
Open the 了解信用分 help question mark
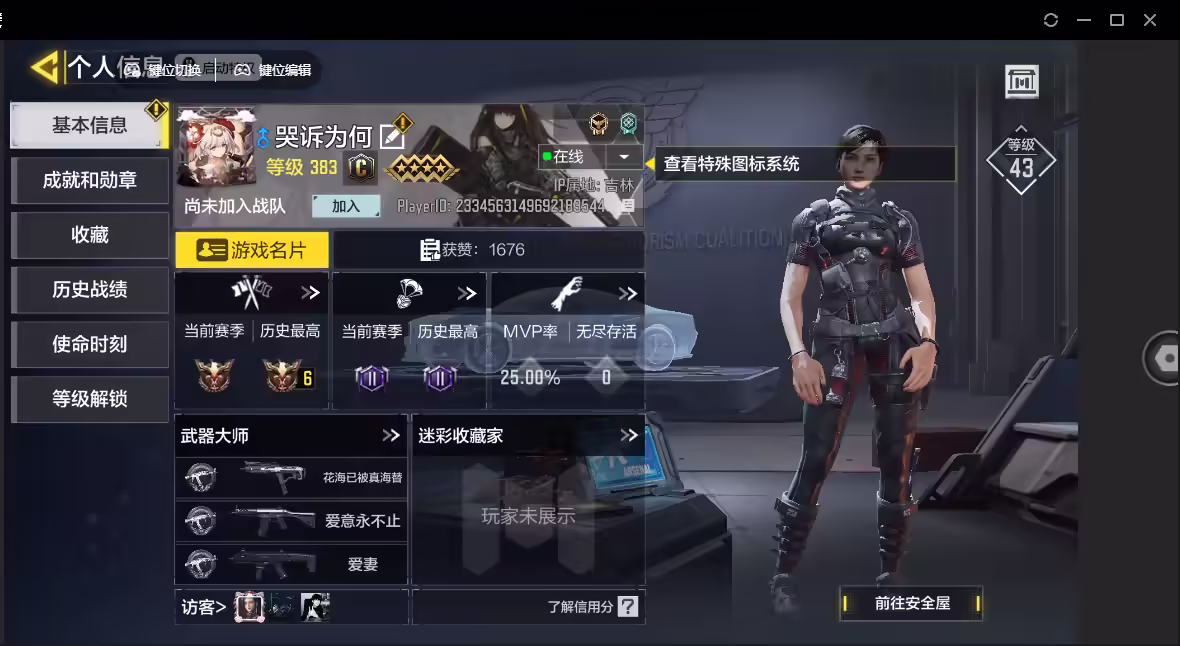(627, 607)
